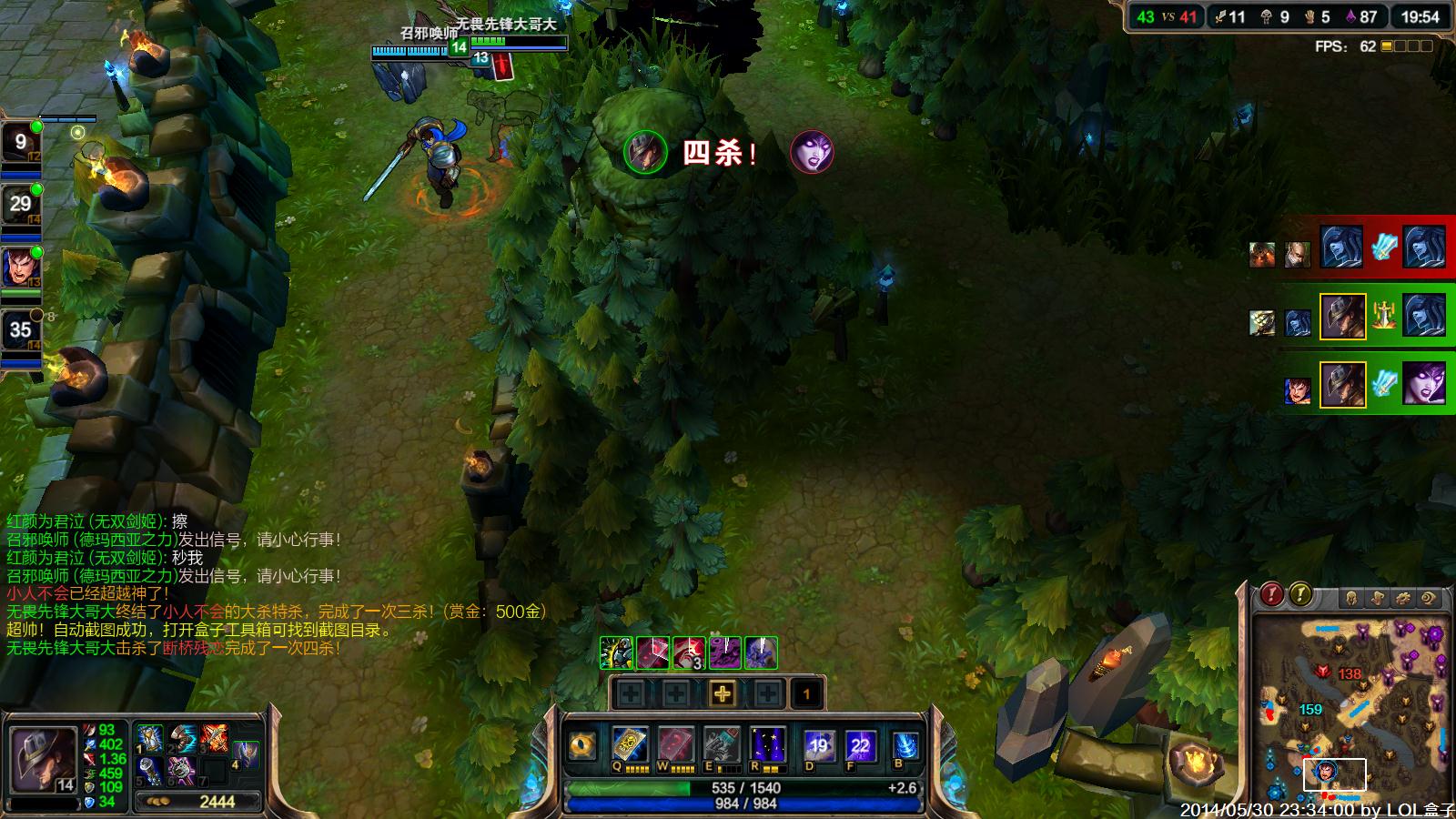The image size is (1456, 819).
Task: Click the F summoner spell on cooldown
Action: pyautogui.click(x=860, y=746)
